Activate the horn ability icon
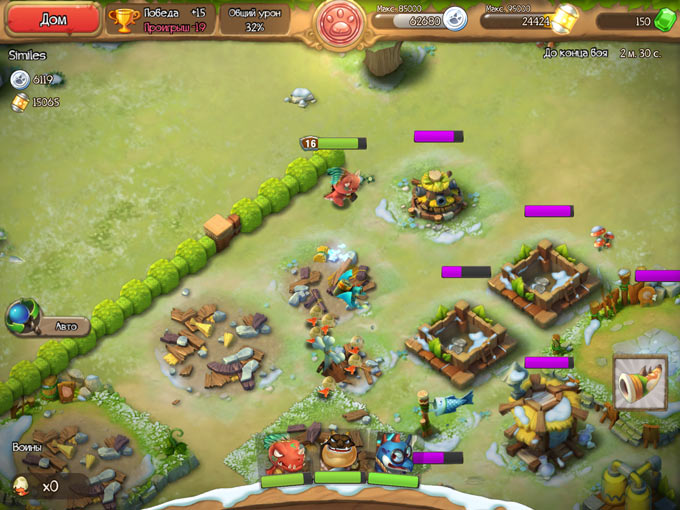Viewport: 680px width, 510px height. [639, 384]
